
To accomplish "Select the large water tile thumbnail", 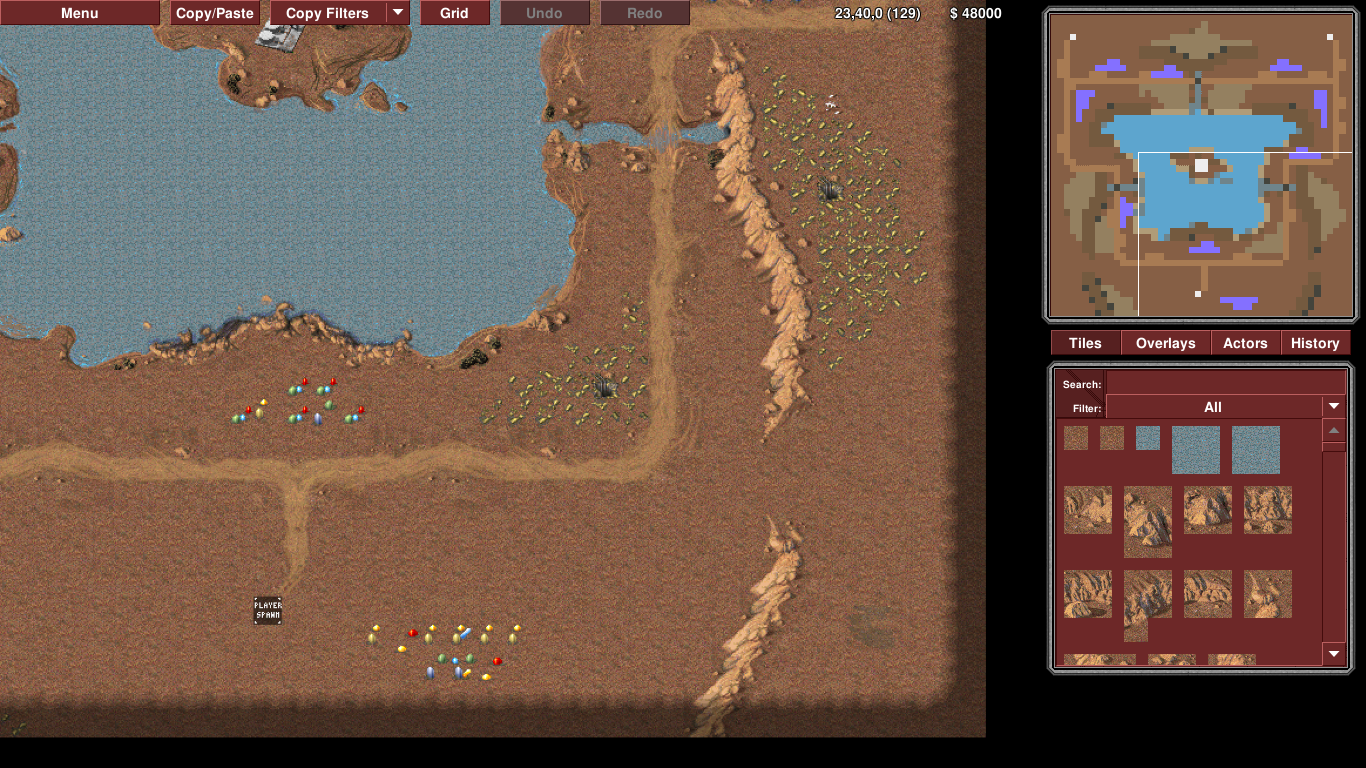I will [x=1196, y=450].
